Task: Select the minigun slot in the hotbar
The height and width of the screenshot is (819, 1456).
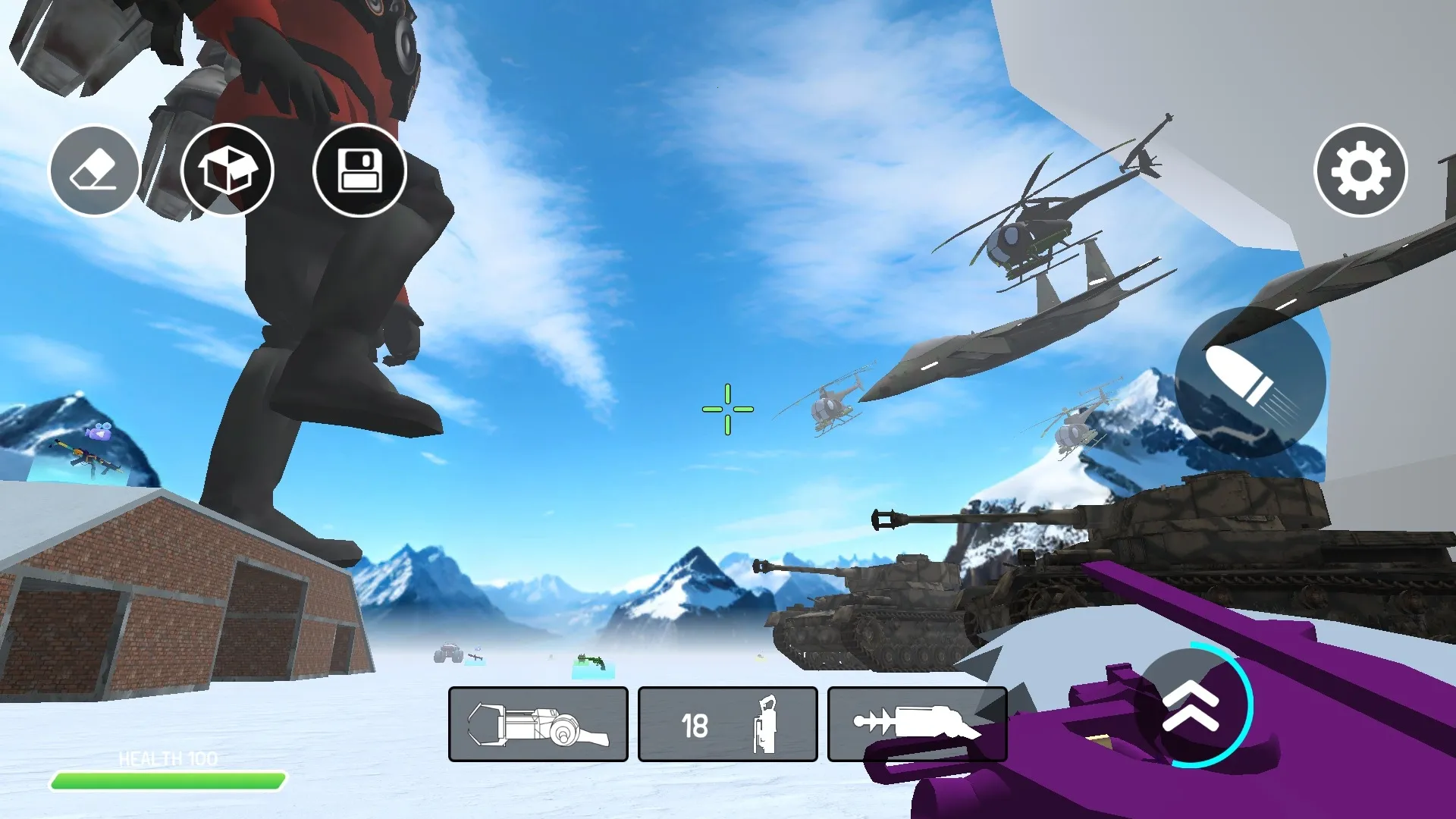Action: (x=538, y=723)
